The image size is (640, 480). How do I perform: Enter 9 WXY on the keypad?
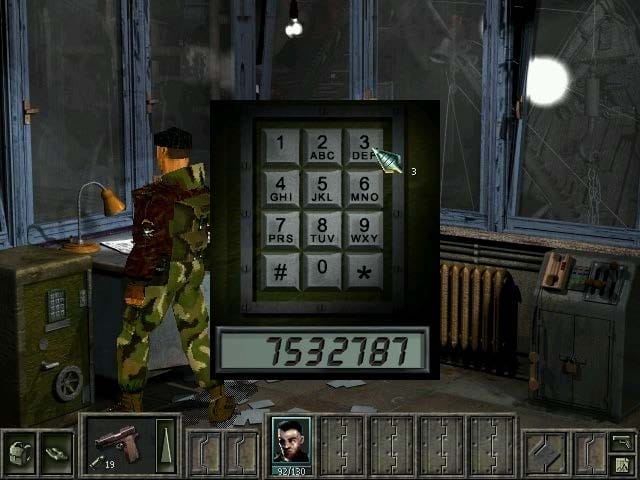tap(363, 229)
